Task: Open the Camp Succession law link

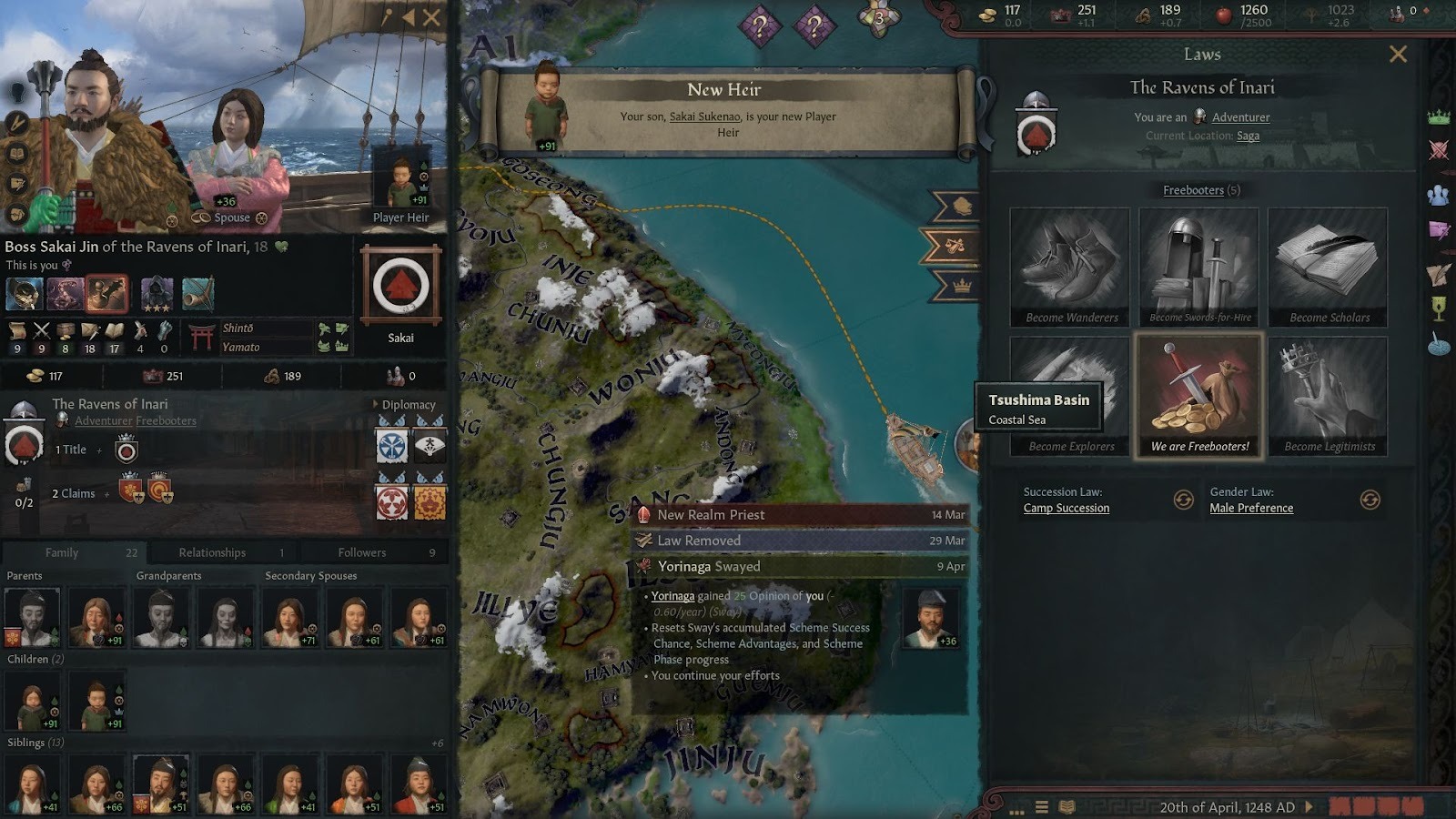Action: (1067, 508)
